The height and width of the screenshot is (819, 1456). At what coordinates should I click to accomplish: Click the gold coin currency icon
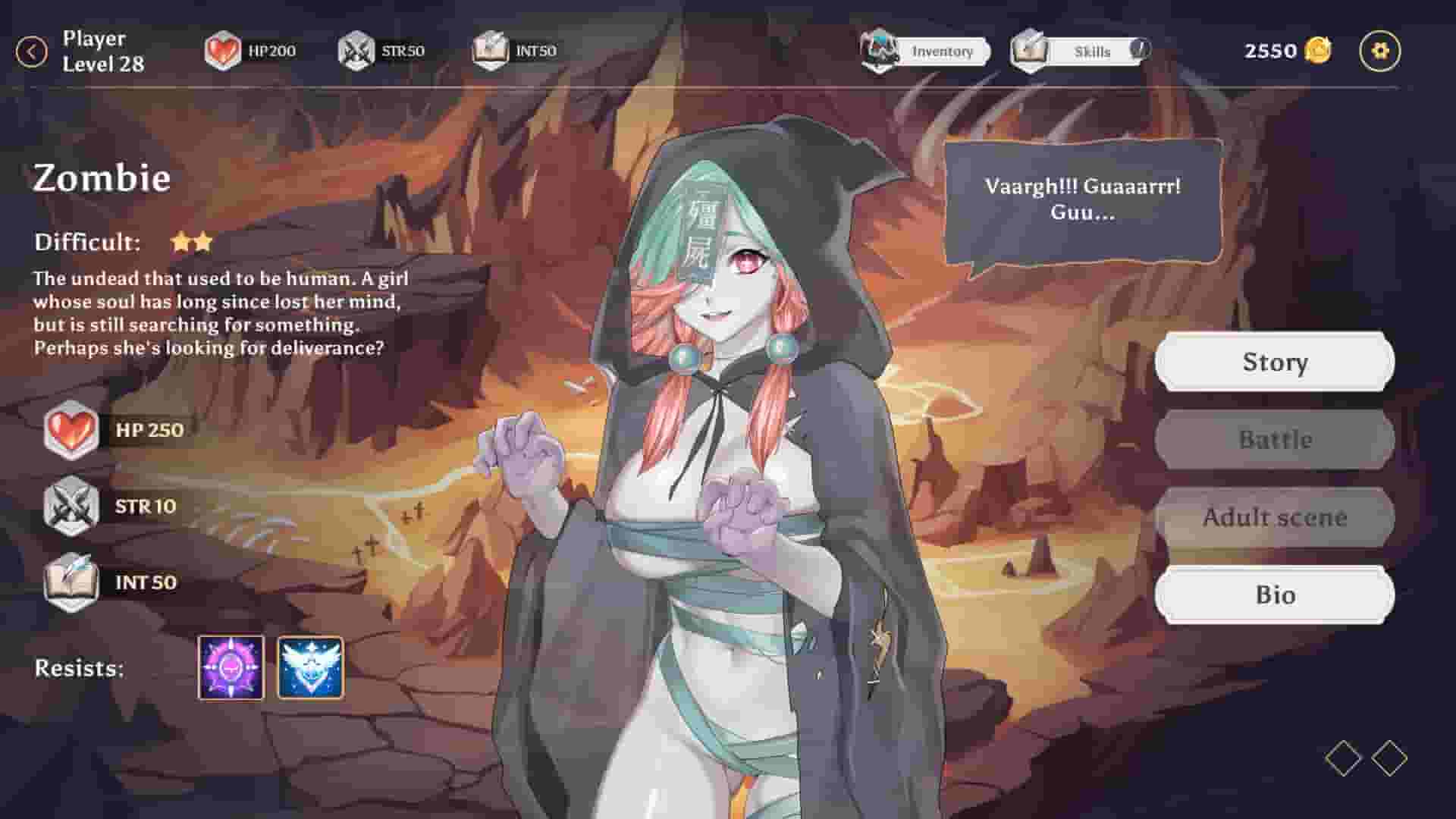(x=1317, y=50)
